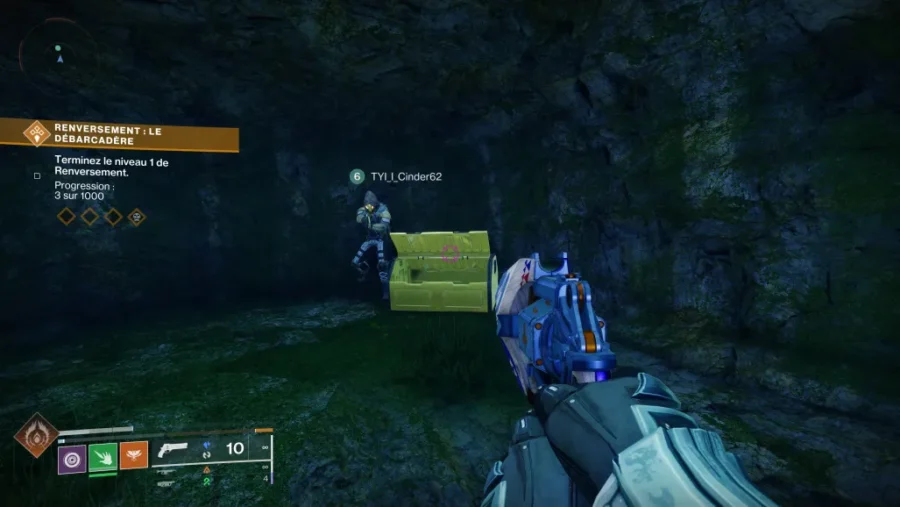Click the TYI_I_Cinder62 player nameplate
The height and width of the screenshot is (507, 900).
(x=397, y=177)
